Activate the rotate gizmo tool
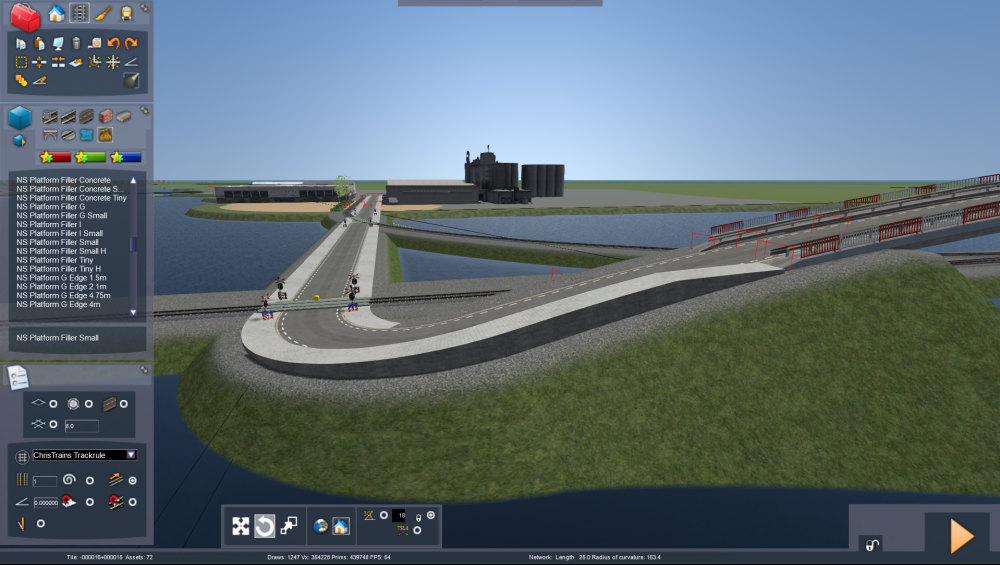This screenshot has height=565, width=1000. point(265,526)
